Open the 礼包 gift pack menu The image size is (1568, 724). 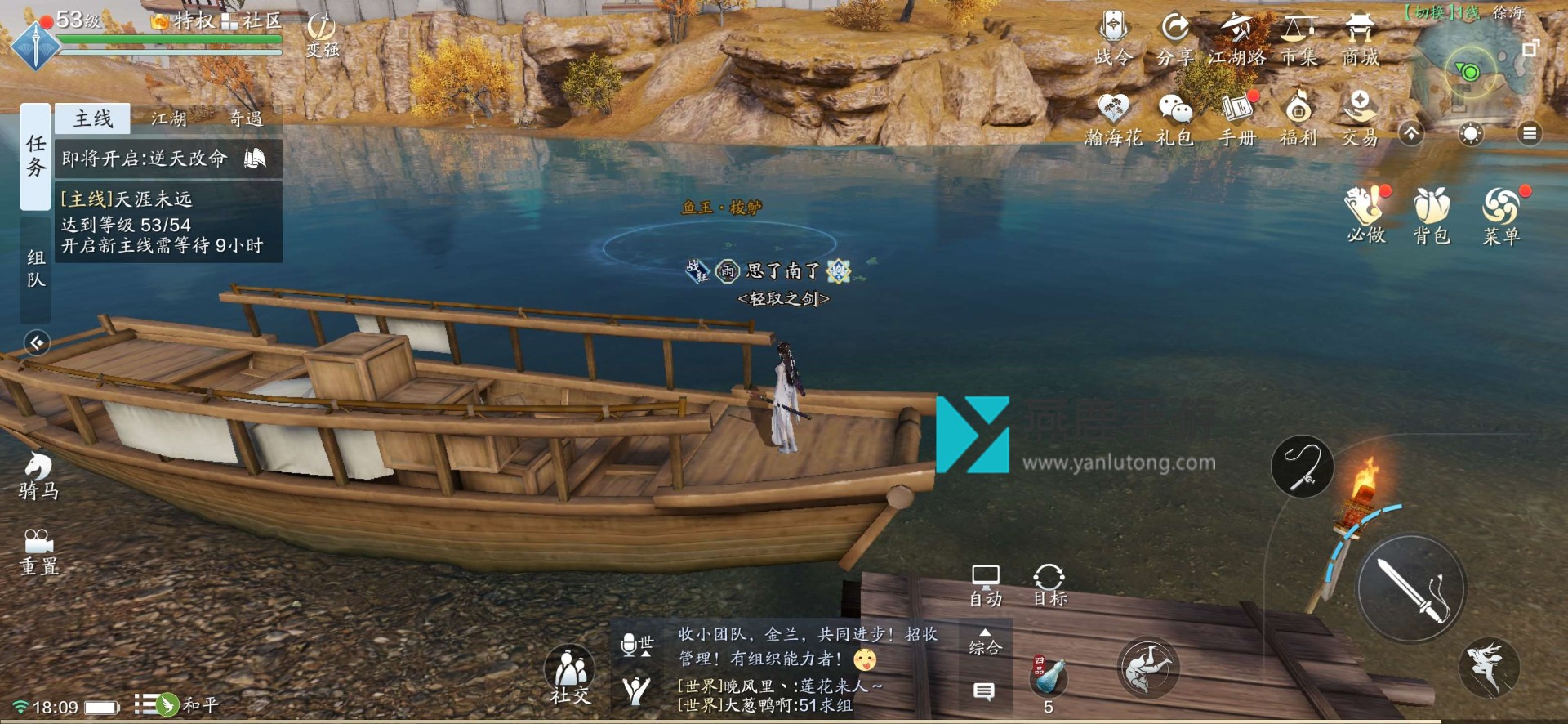coord(1175,119)
